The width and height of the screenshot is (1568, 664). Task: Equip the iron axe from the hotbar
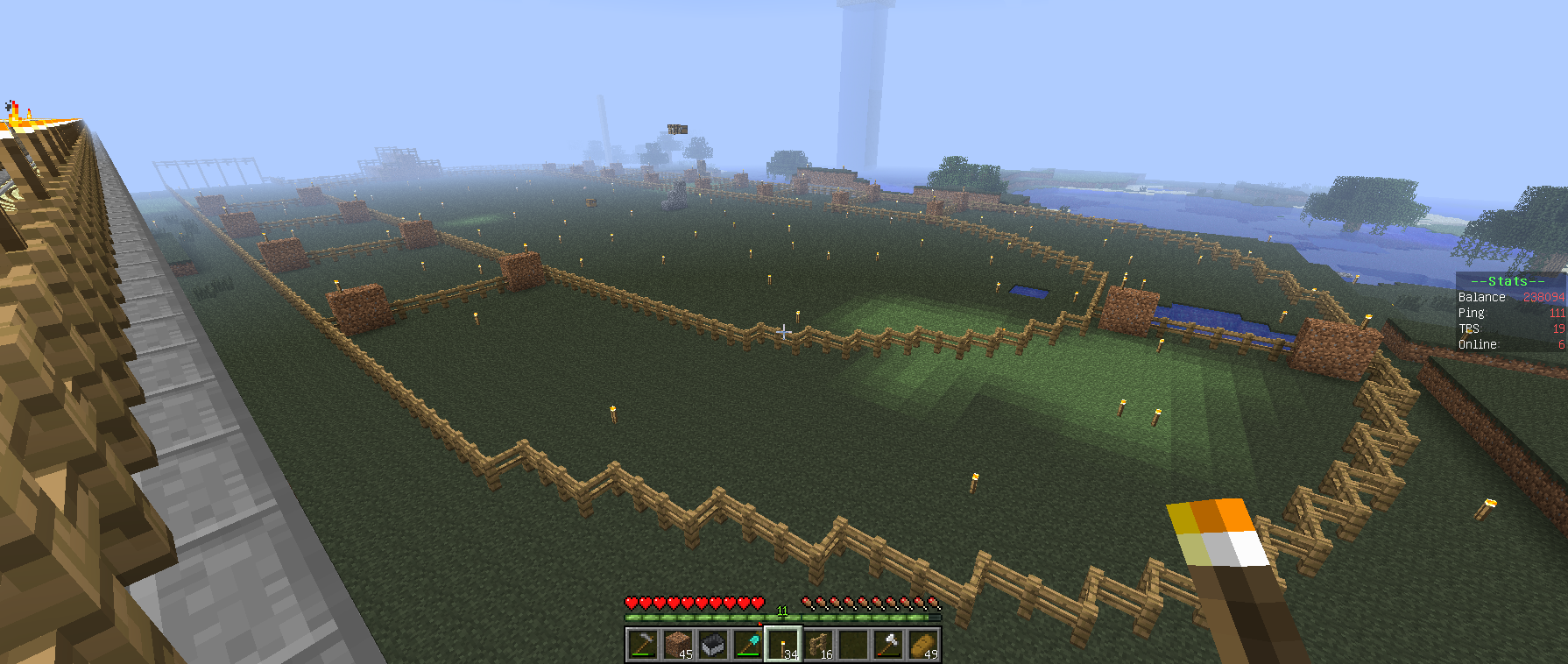click(888, 645)
